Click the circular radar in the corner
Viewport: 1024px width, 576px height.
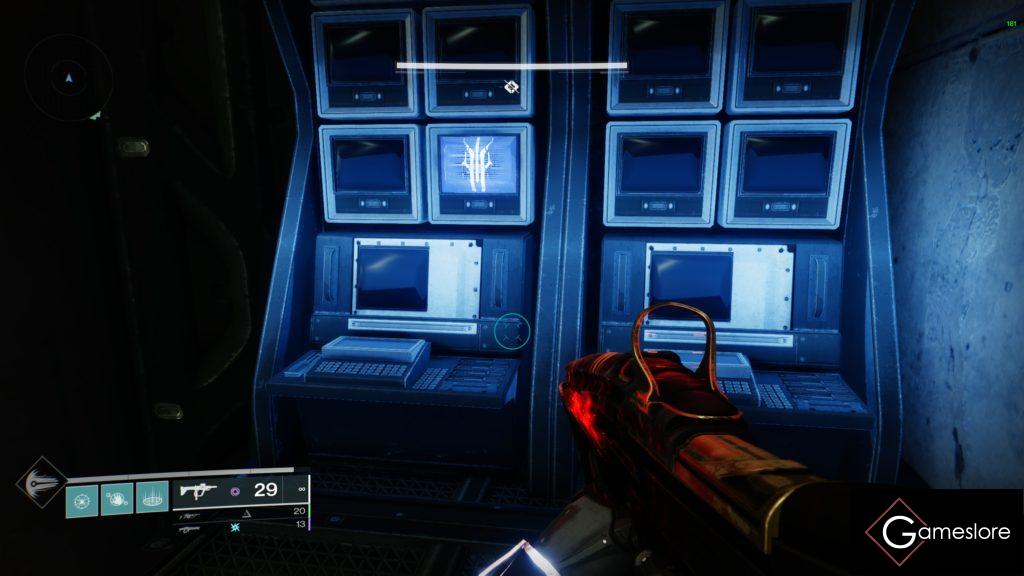coord(68,77)
